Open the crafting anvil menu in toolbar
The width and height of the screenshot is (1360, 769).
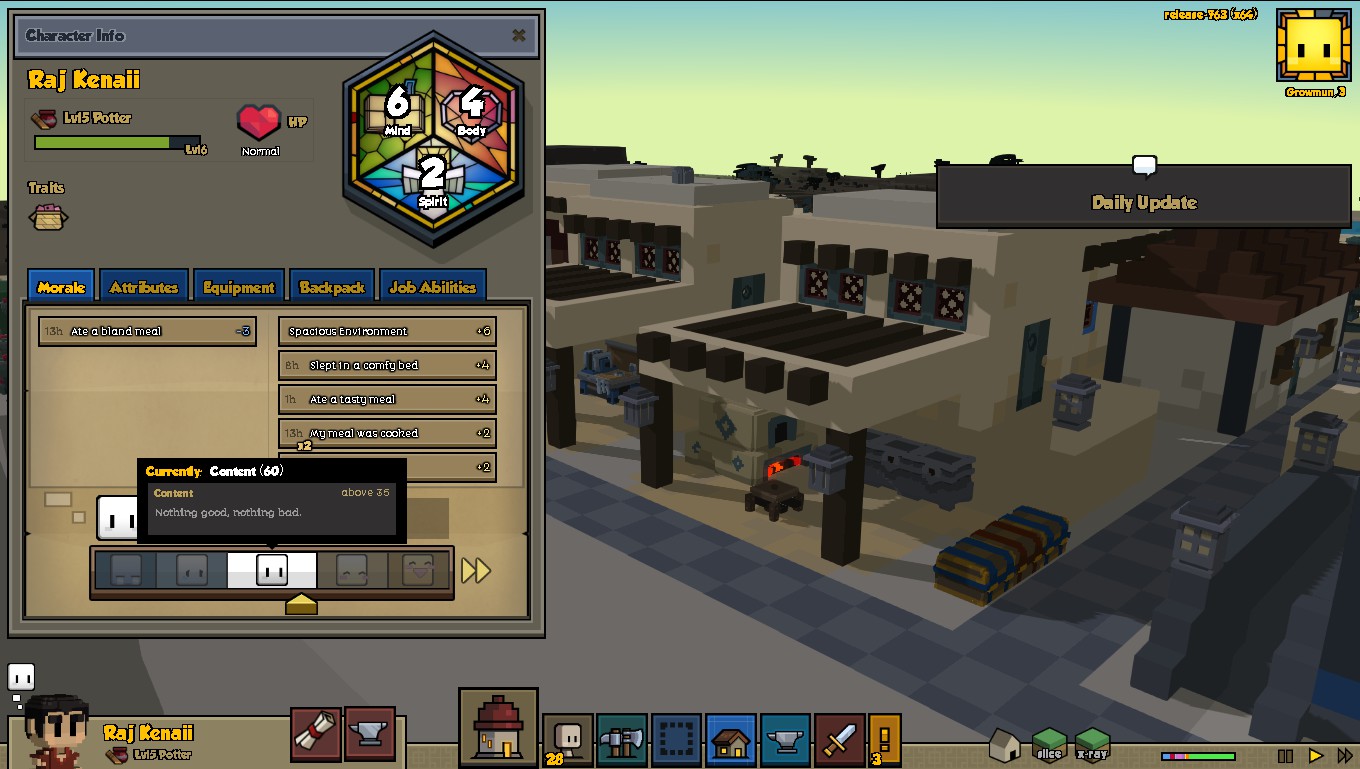pos(785,740)
